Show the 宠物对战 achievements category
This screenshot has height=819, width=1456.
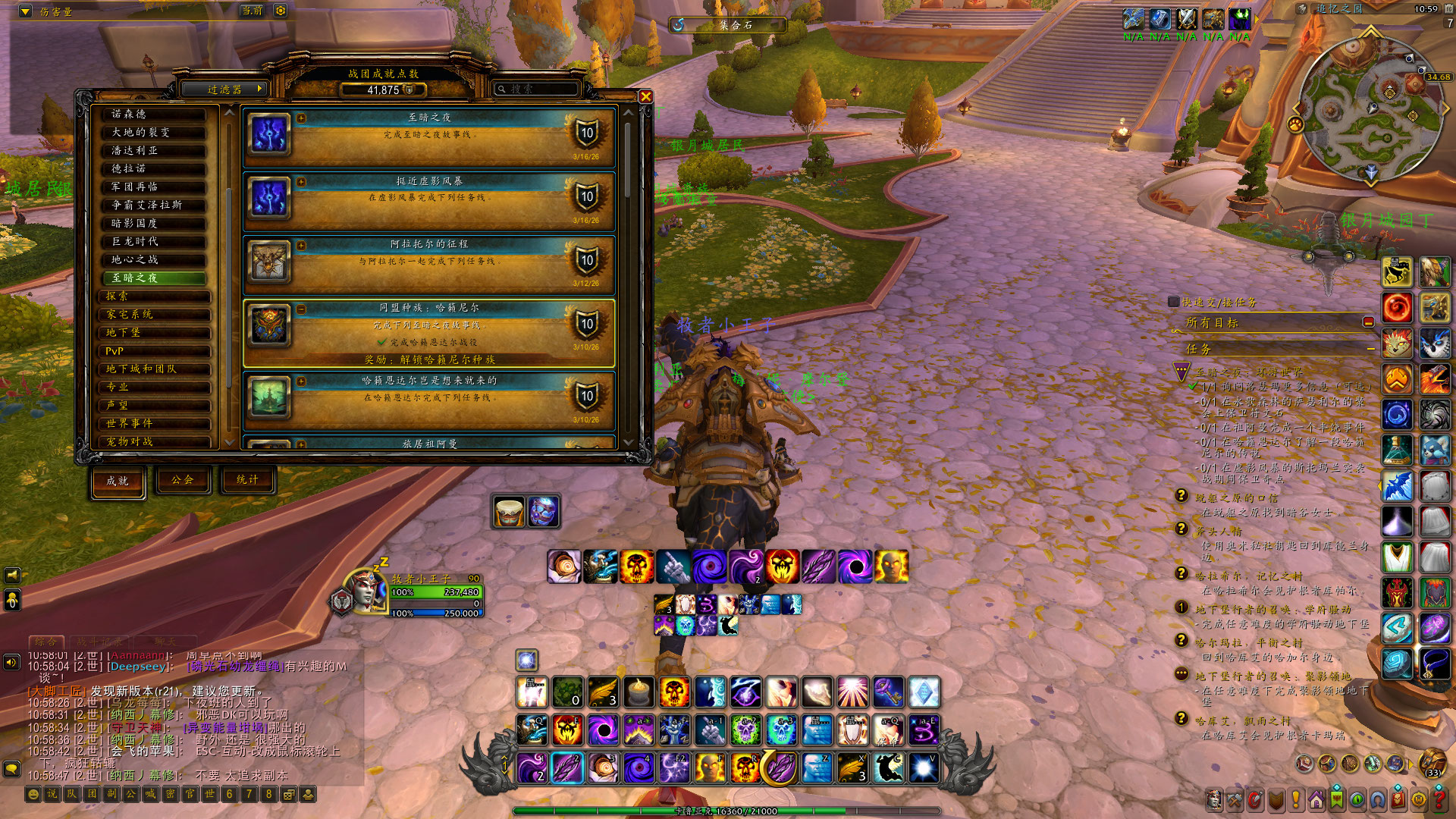pos(154,441)
